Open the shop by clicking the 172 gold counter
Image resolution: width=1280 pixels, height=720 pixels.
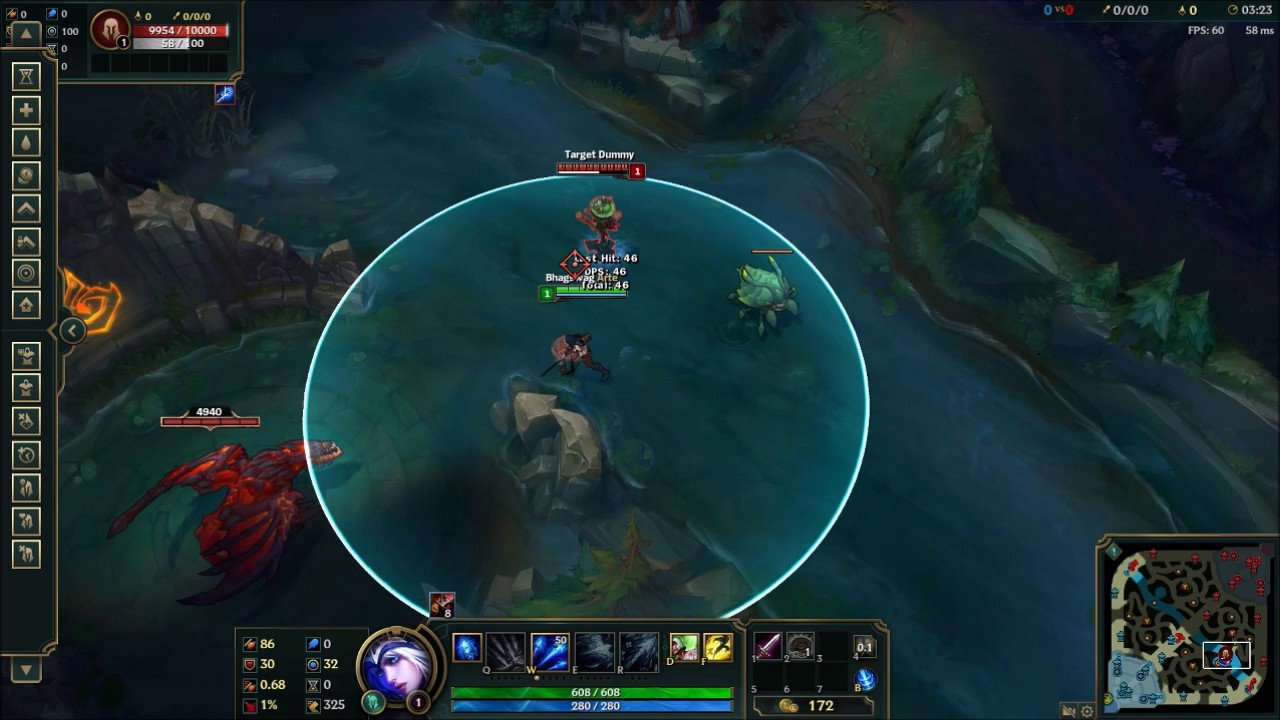[820, 704]
